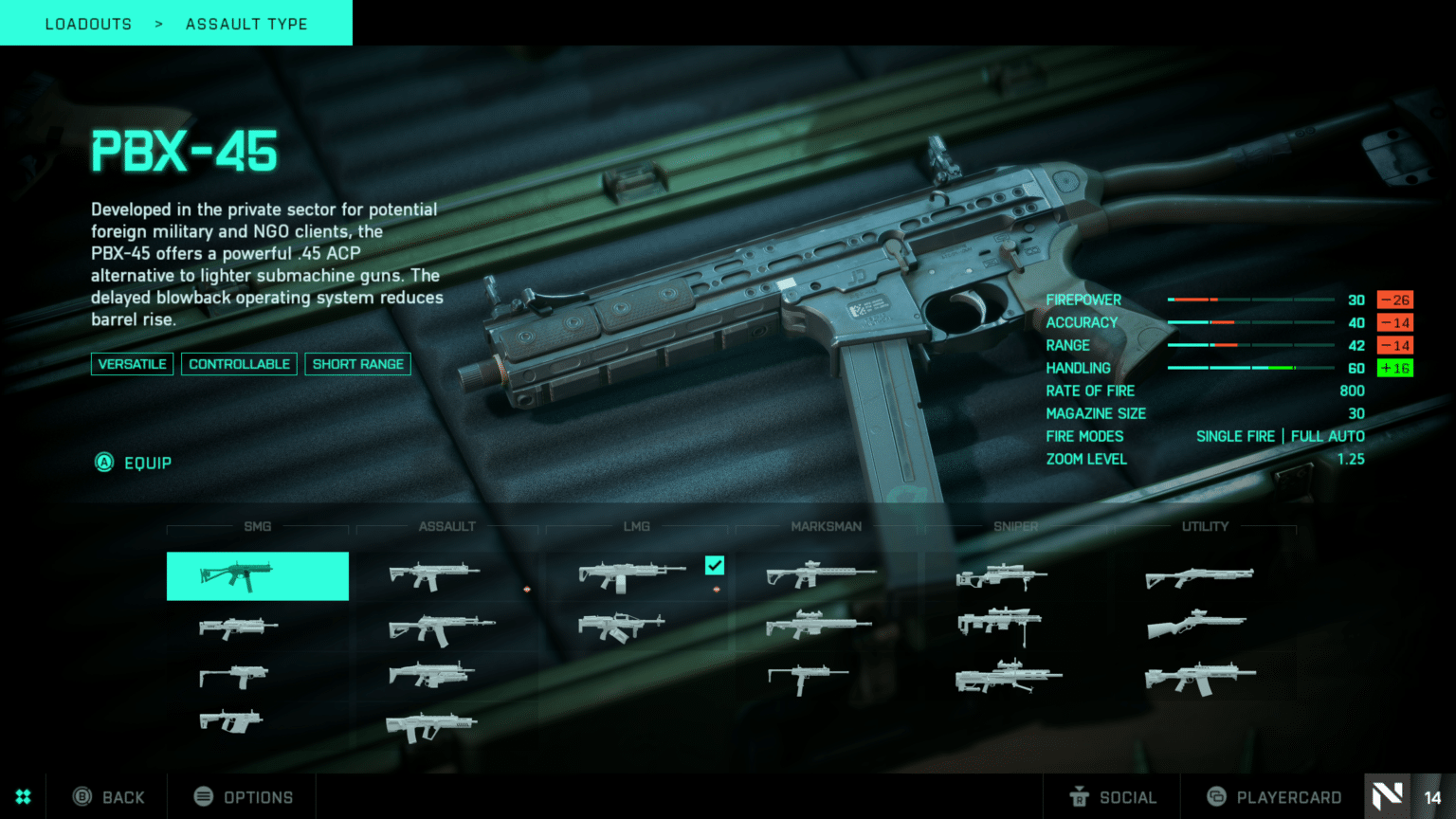
Task: Choose the smallest weapon in the Marksman column
Action: [x=807, y=677]
